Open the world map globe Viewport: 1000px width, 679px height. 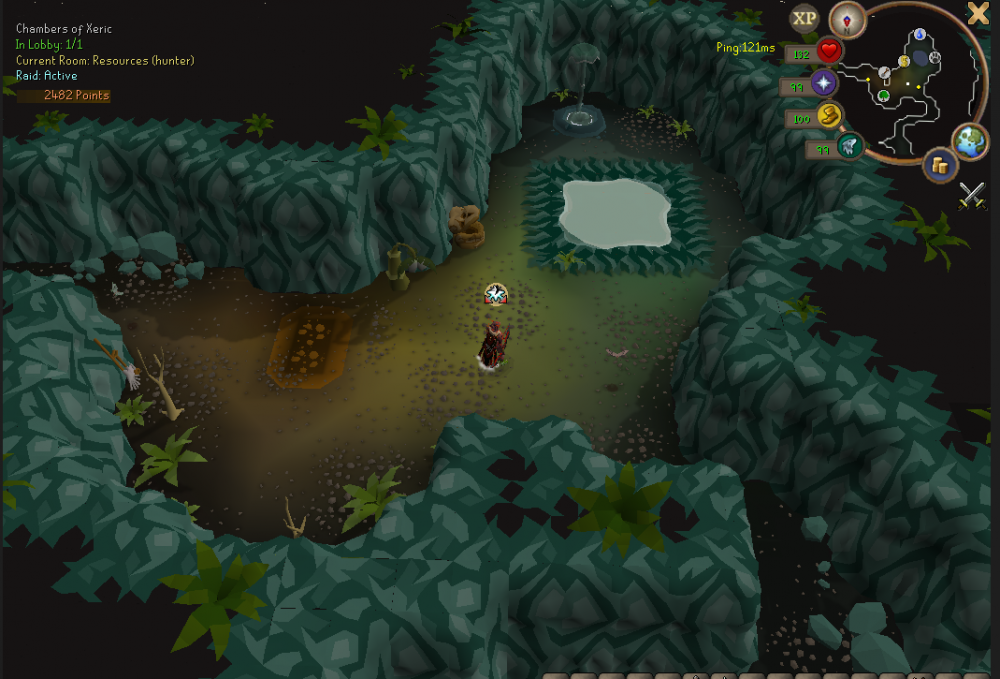970,141
